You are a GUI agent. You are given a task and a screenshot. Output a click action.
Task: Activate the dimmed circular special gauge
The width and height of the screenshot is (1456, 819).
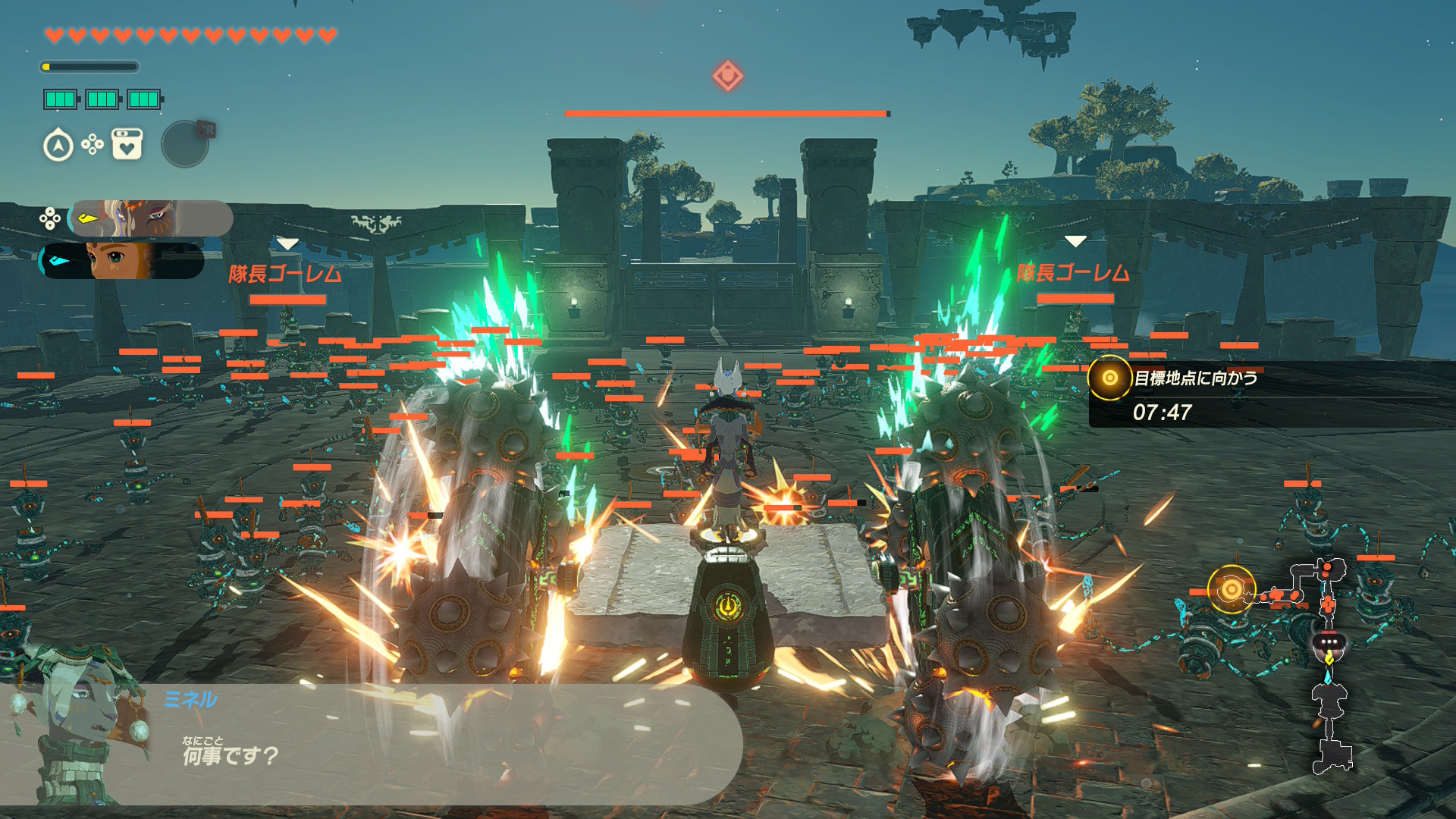[x=185, y=144]
